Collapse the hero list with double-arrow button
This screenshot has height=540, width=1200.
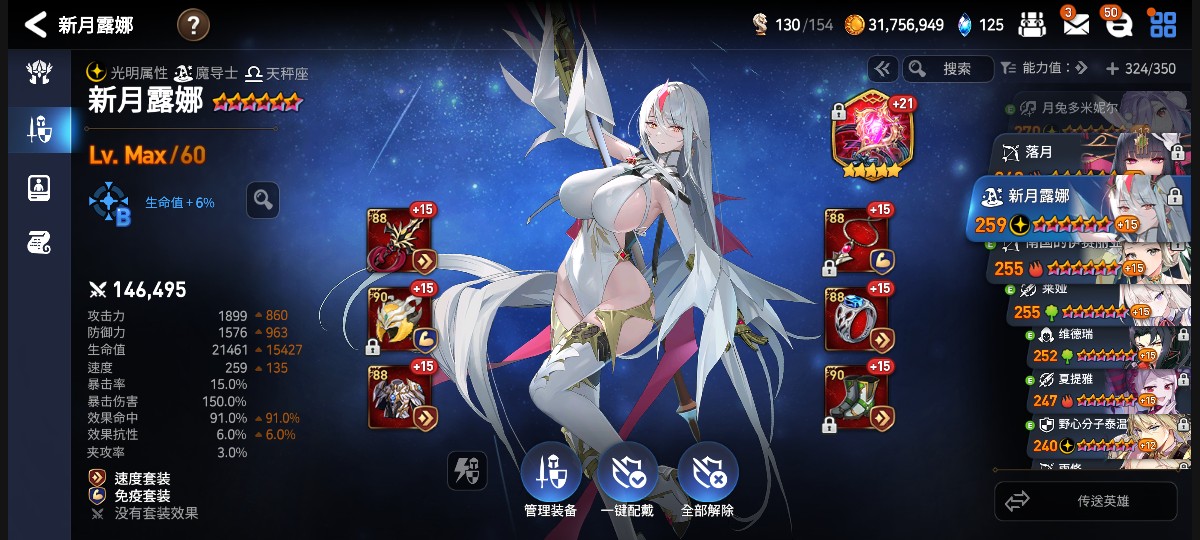[x=882, y=69]
